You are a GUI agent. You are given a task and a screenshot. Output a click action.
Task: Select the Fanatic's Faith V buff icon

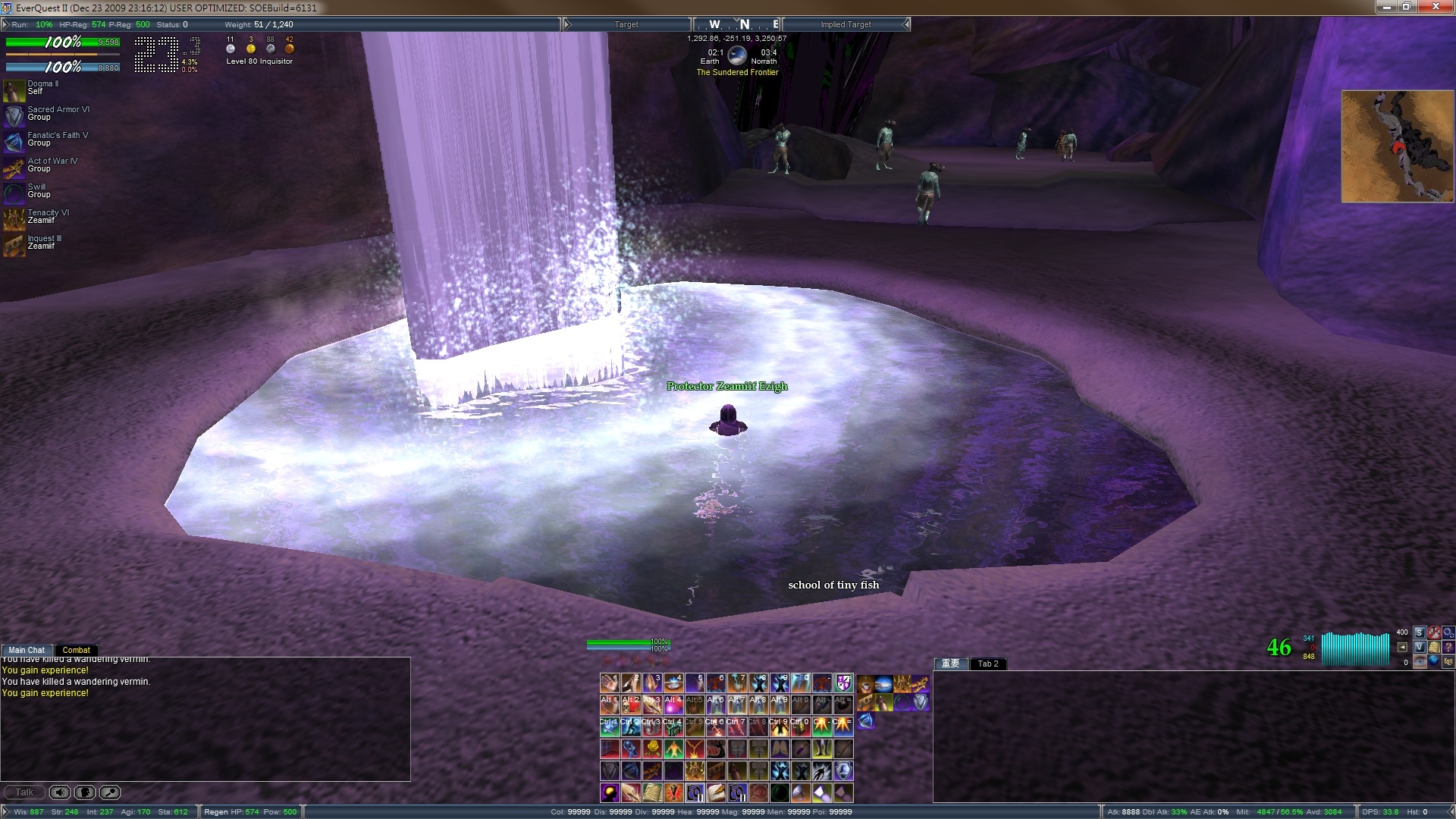[x=14, y=141]
